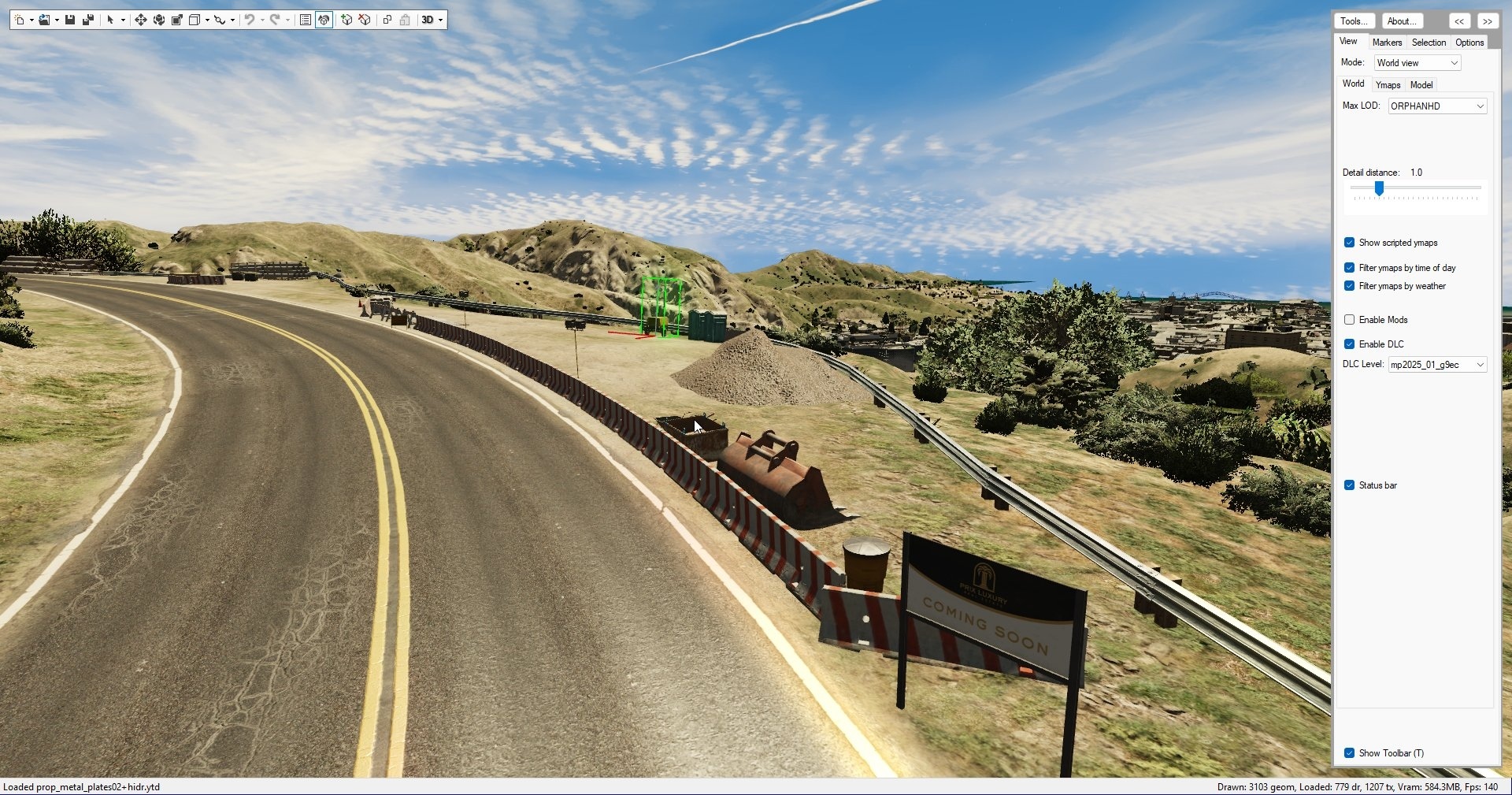Toggle Show scripted ymaps checkbox
Screen dimensions: 1512x795
(1350, 243)
